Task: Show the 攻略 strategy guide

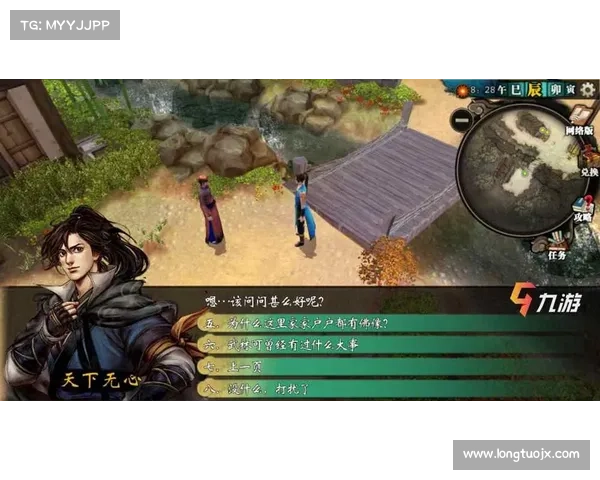Action: [582, 206]
